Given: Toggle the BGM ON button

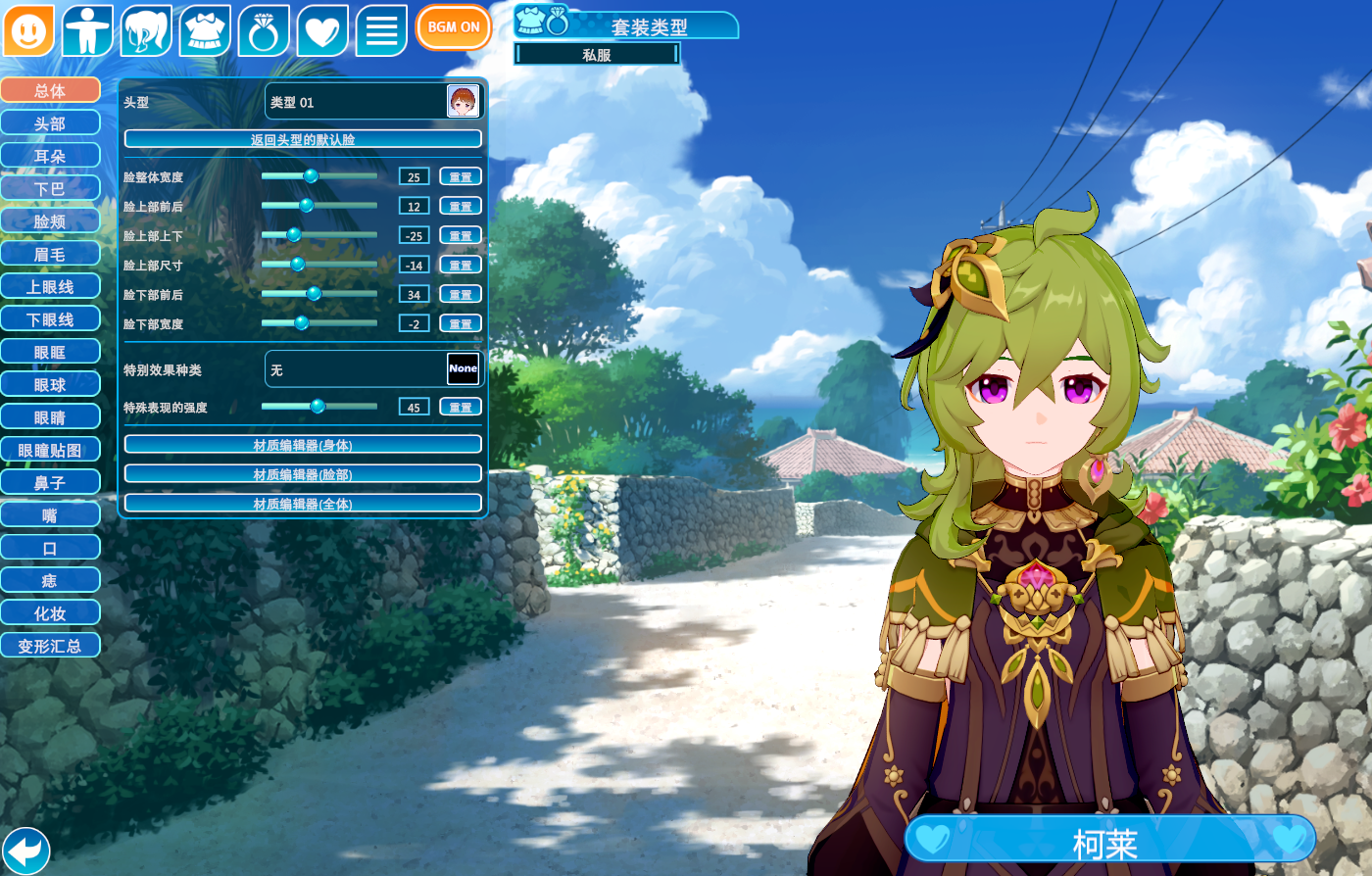Looking at the screenshot, I should point(453,27).
